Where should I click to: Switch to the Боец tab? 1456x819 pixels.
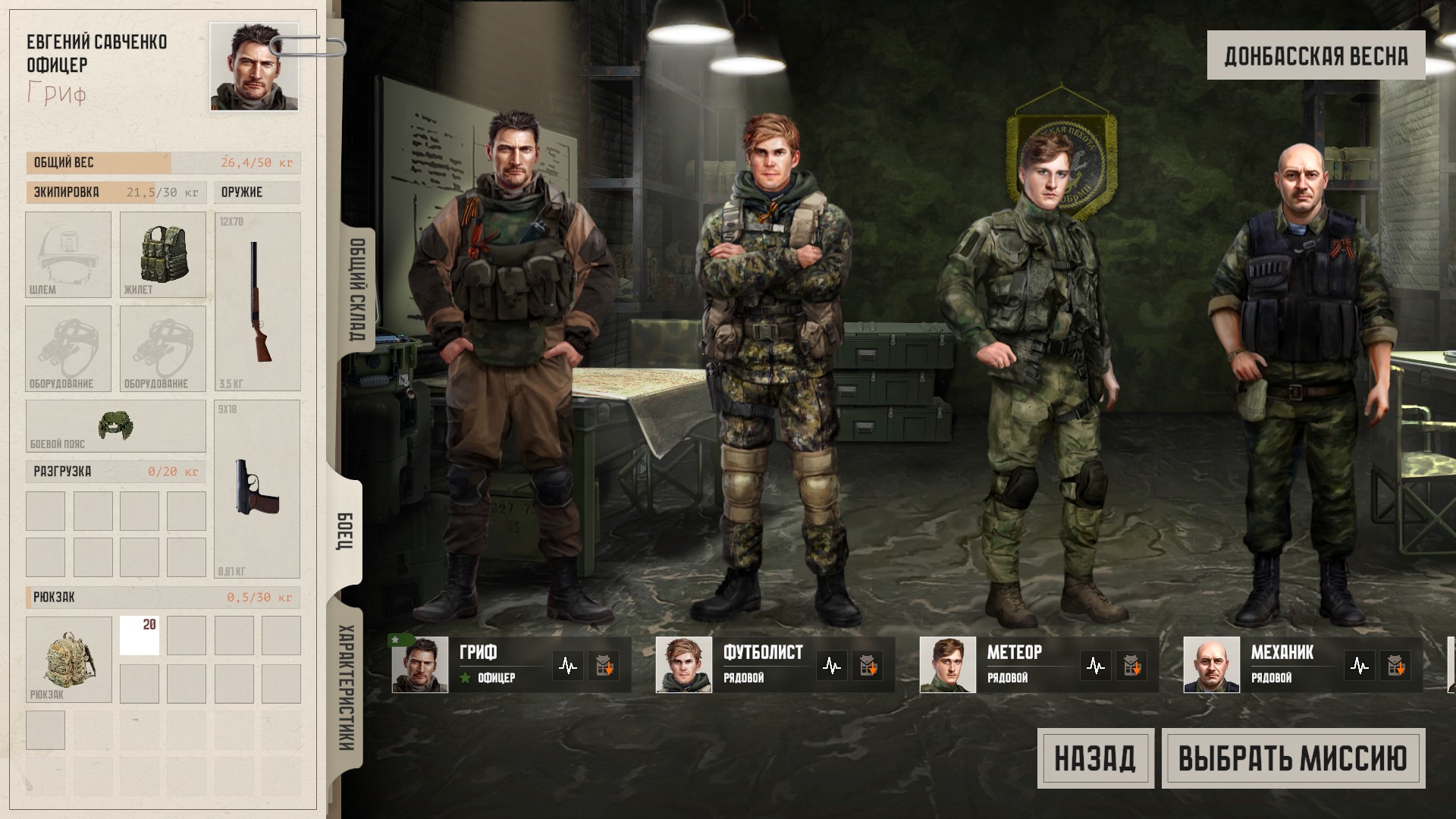[x=345, y=532]
